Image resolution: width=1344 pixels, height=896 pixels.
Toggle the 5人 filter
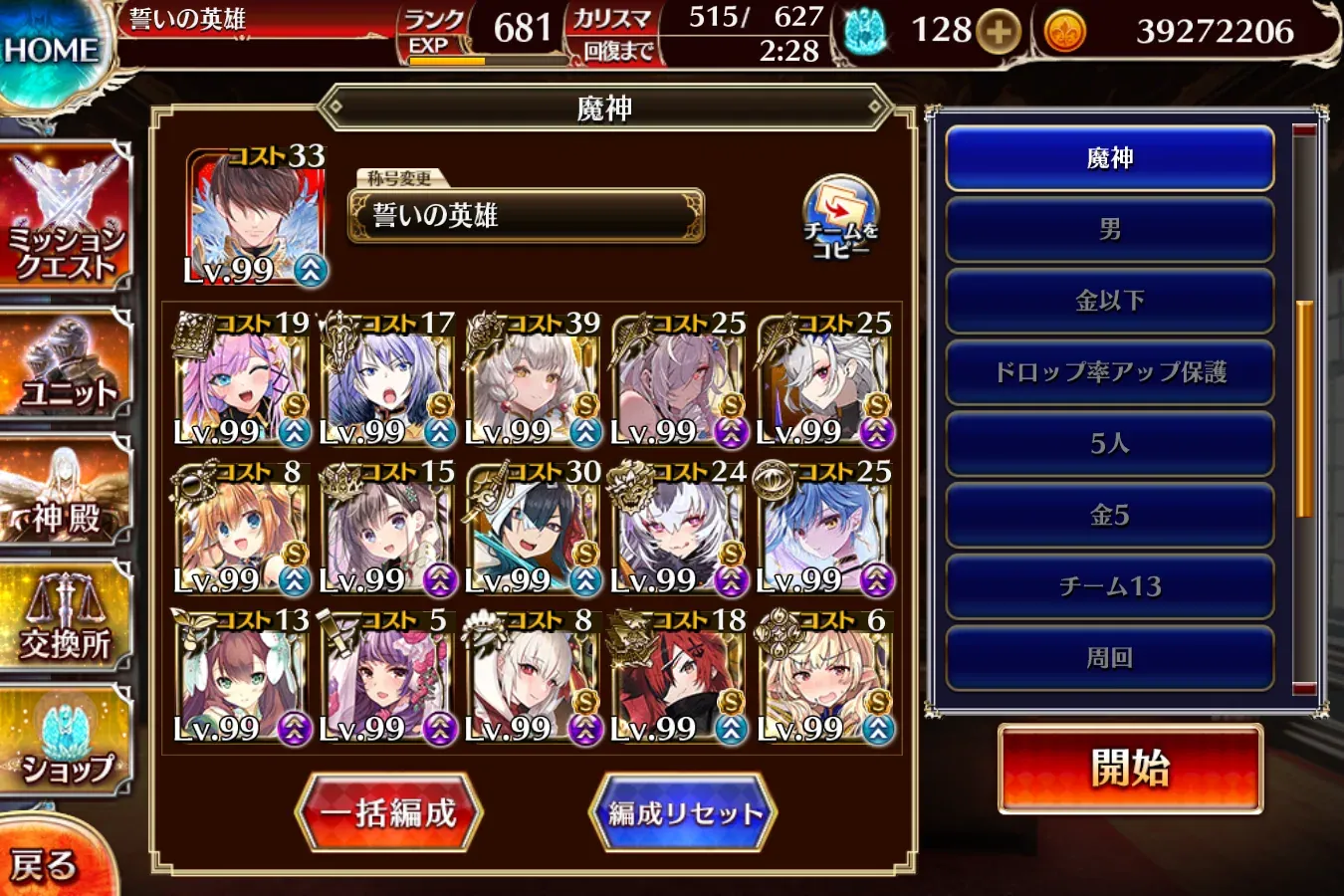click(1108, 443)
